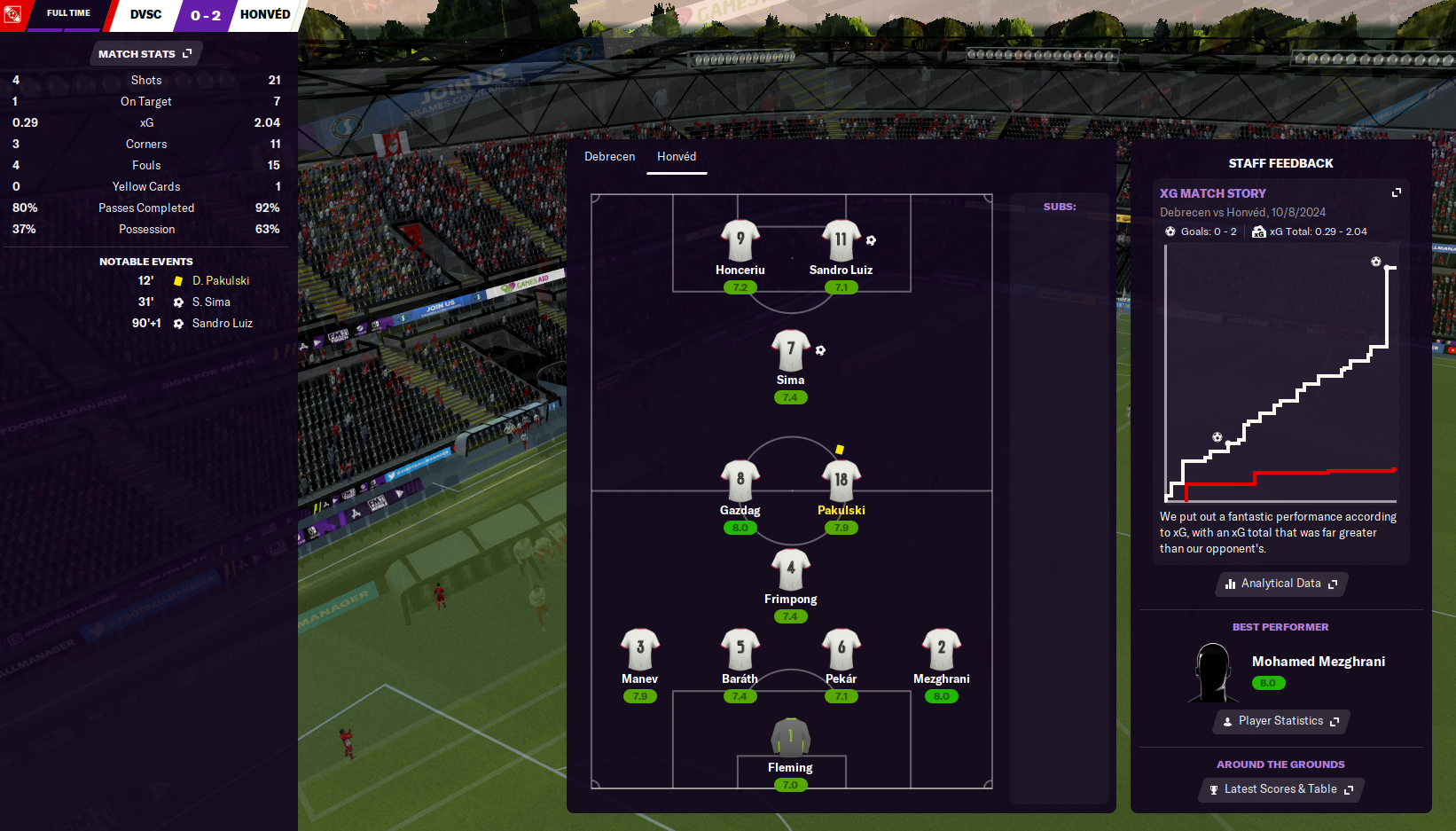1456x831 pixels.
Task: Click left back Manev
Action: point(639,650)
